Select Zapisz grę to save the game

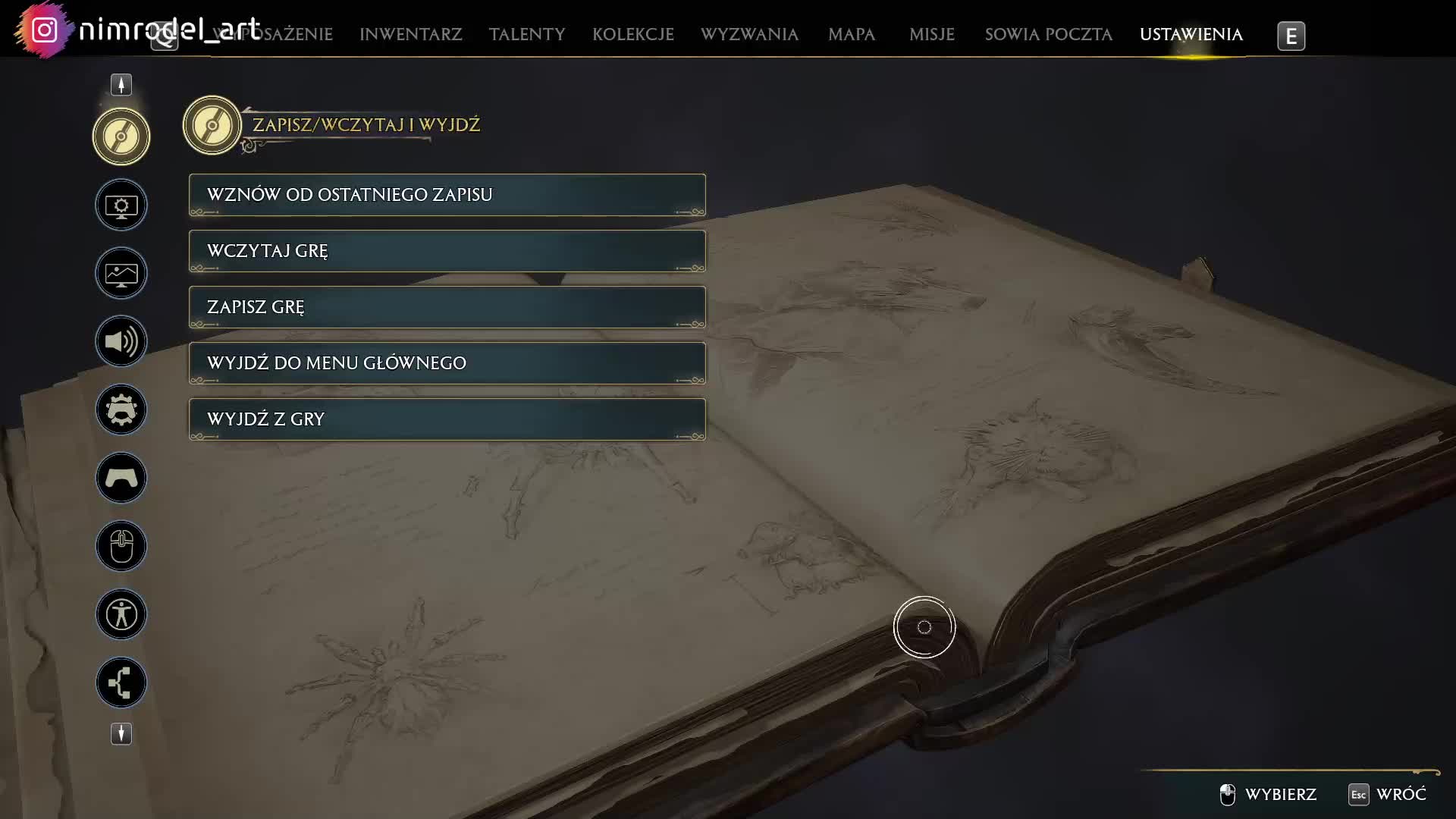coord(447,307)
